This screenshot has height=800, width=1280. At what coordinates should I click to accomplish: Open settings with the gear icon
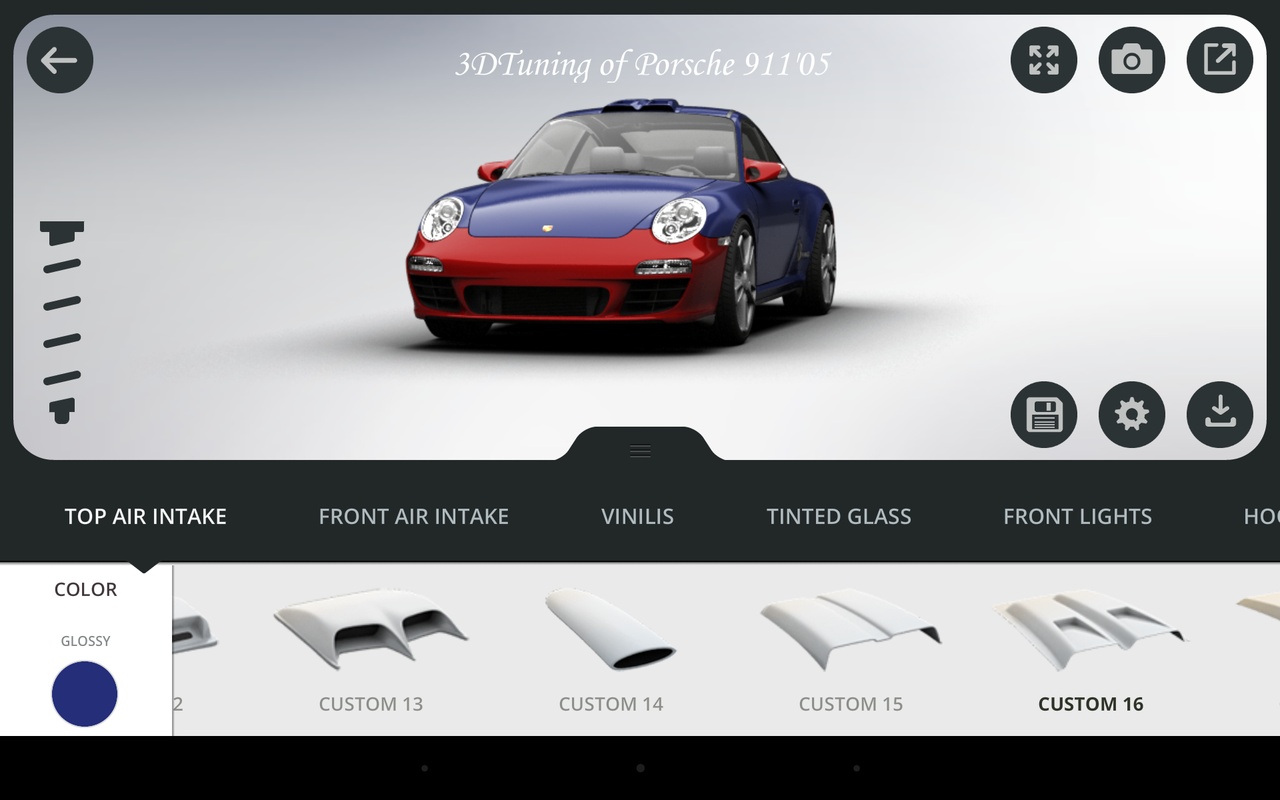click(x=1132, y=414)
